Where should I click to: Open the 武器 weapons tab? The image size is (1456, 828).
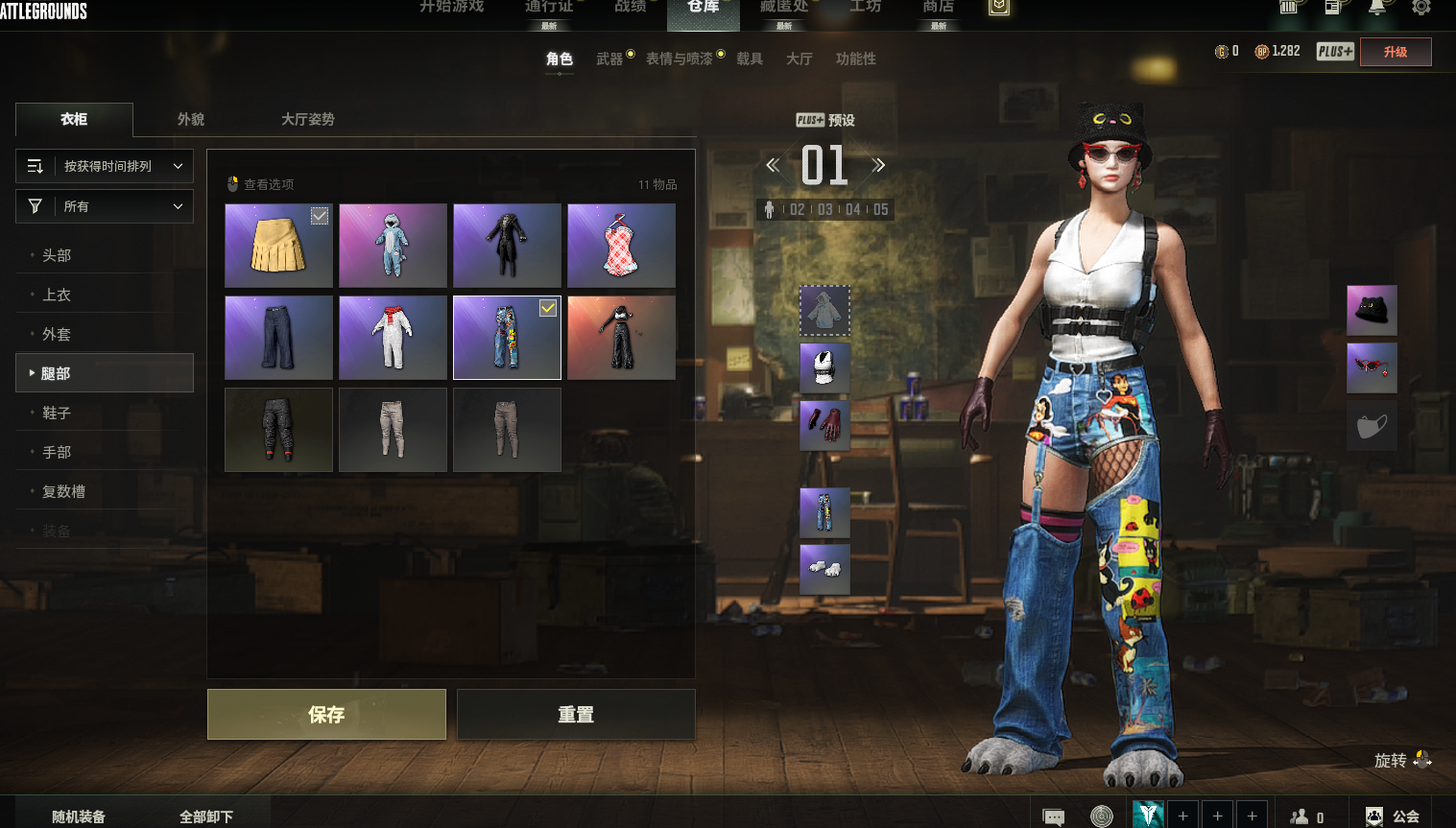pyautogui.click(x=609, y=59)
